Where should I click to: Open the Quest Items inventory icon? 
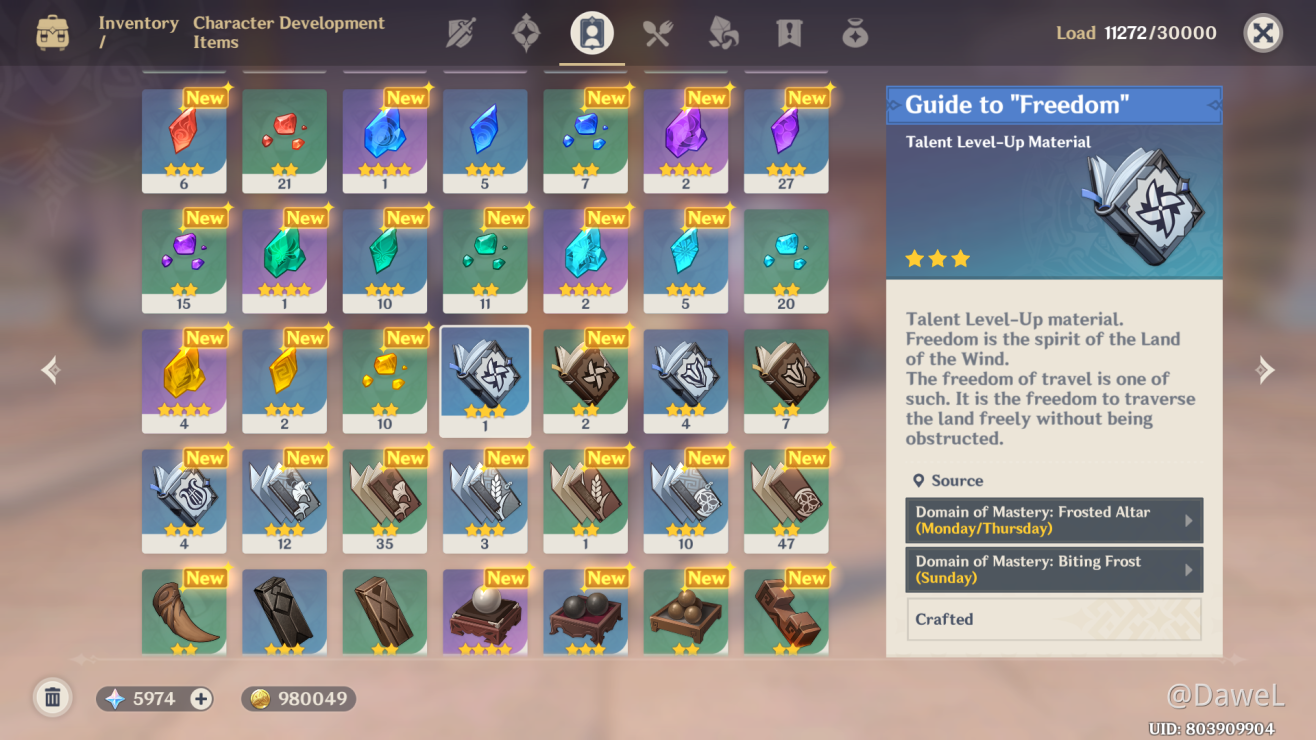[788, 32]
